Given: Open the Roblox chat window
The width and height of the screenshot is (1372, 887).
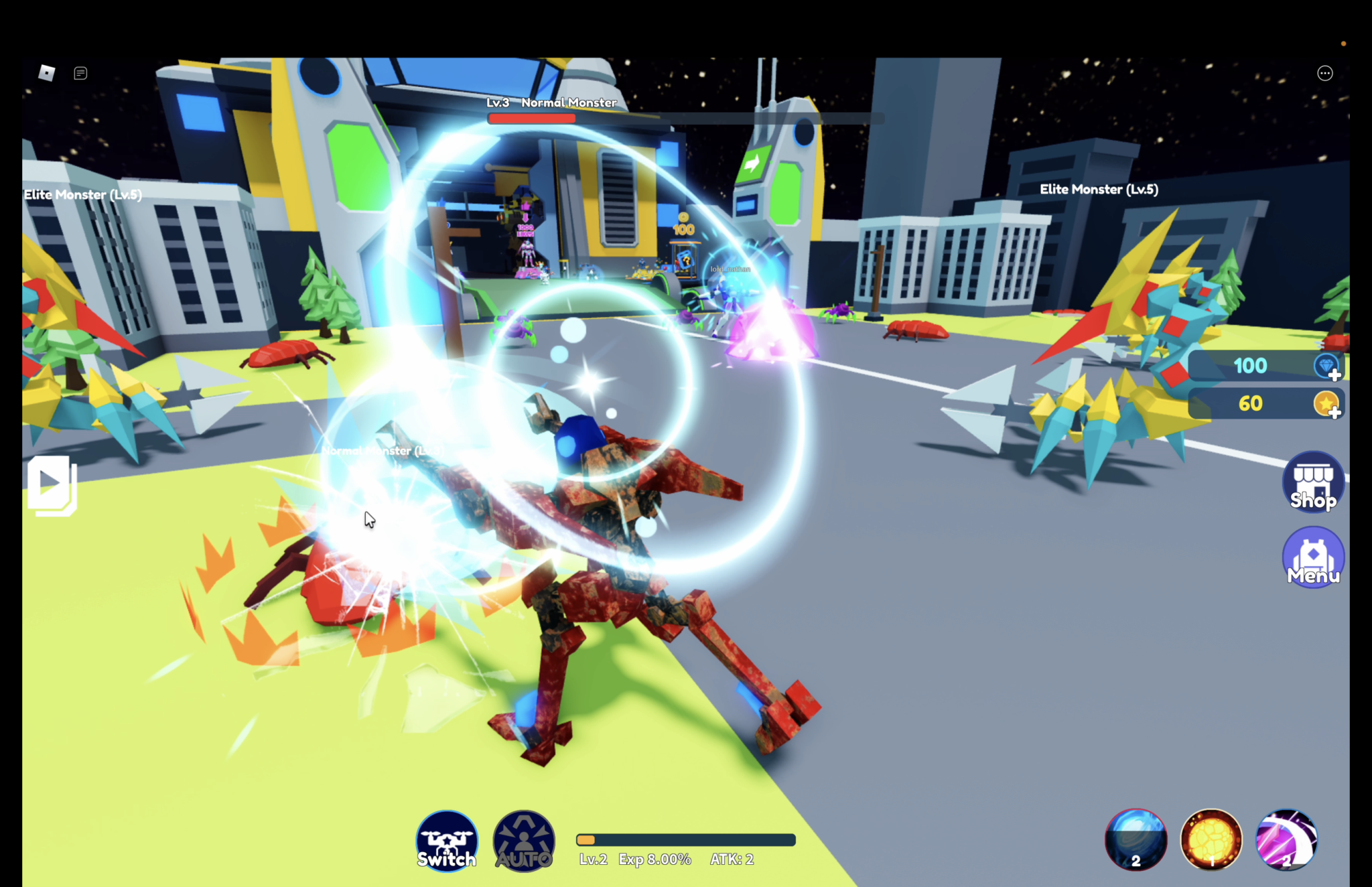Looking at the screenshot, I should (81, 72).
